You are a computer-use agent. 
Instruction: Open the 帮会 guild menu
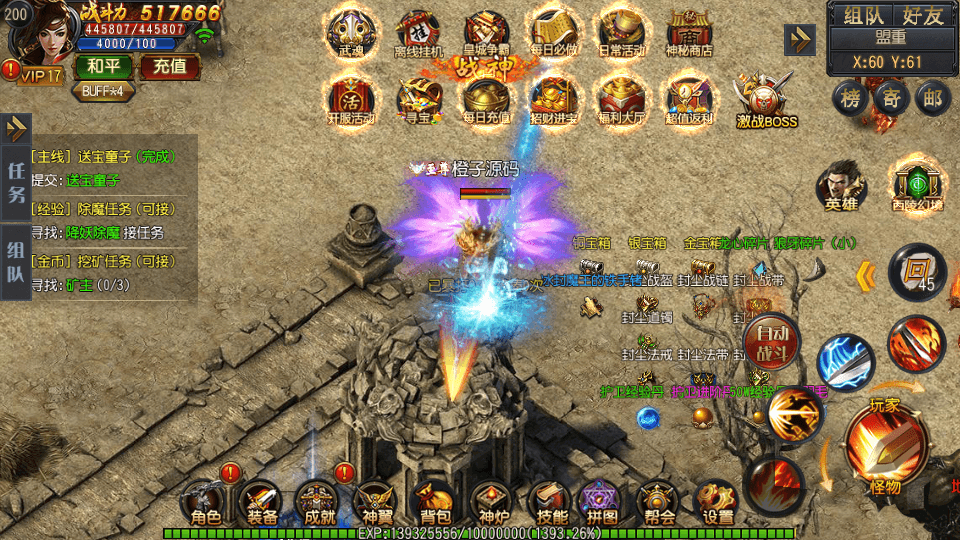pyautogui.click(x=657, y=503)
